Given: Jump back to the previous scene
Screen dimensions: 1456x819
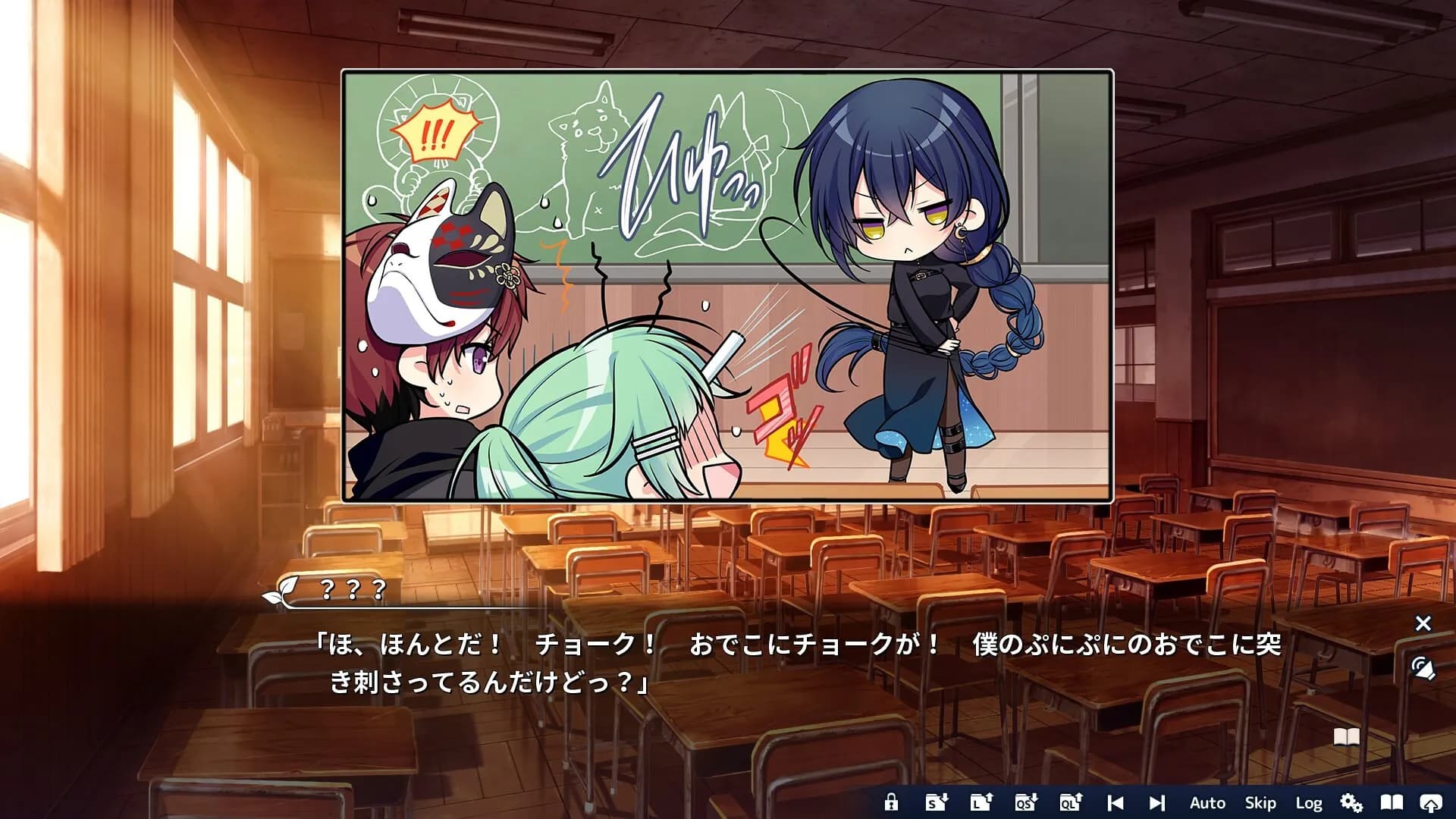Looking at the screenshot, I should [x=1115, y=802].
